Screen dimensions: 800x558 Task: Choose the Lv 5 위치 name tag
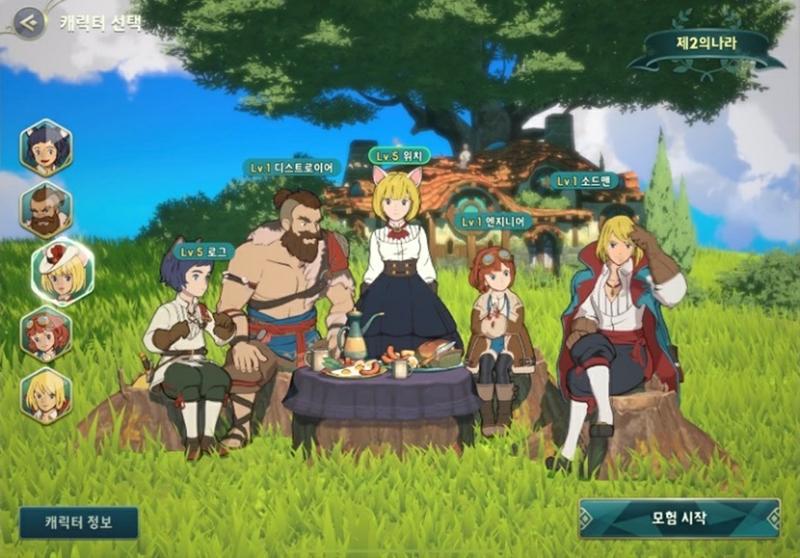[400, 156]
